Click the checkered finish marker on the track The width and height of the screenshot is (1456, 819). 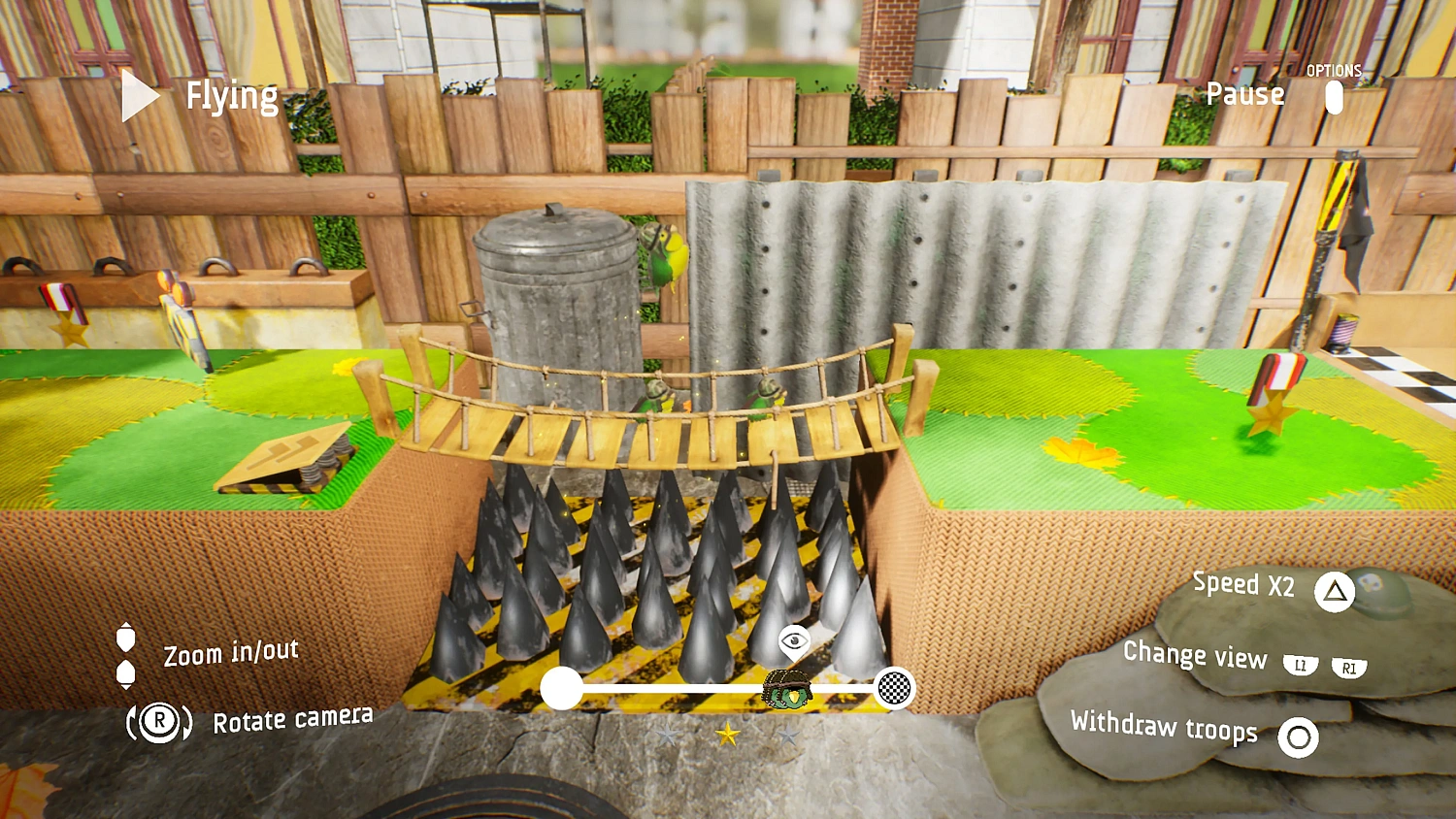click(894, 688)
